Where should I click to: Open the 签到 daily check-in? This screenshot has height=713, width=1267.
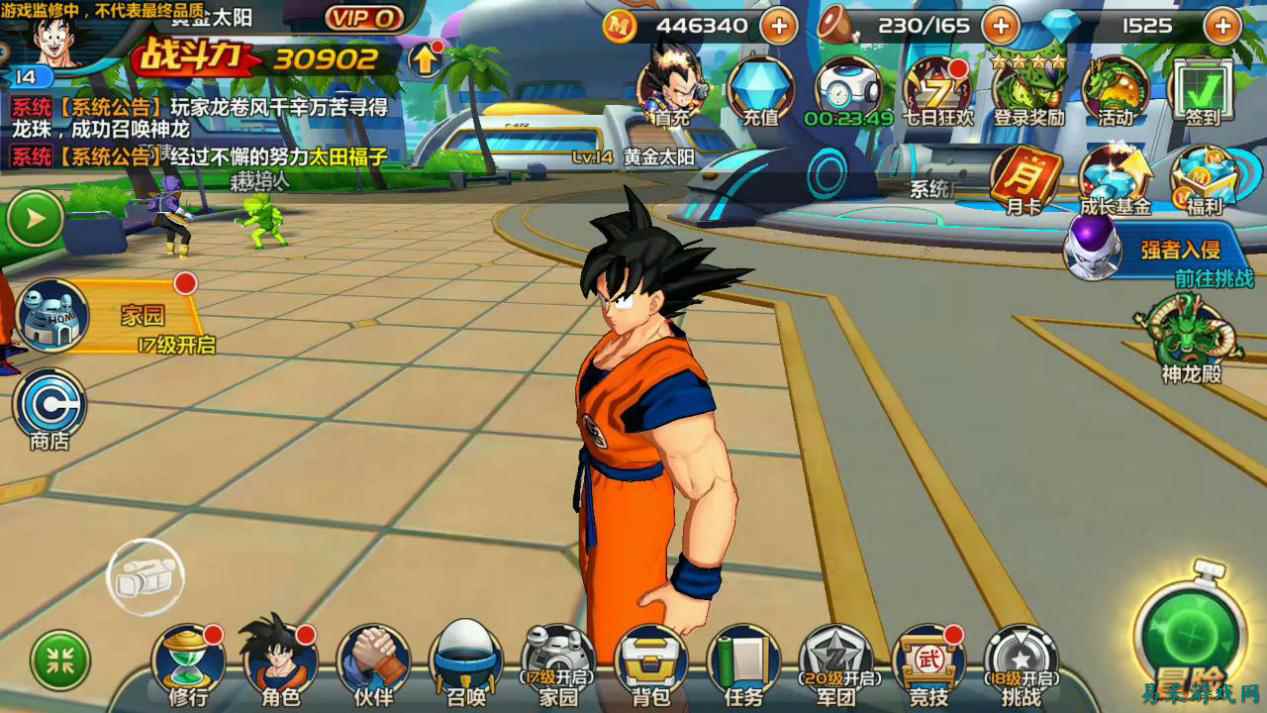1202,90
